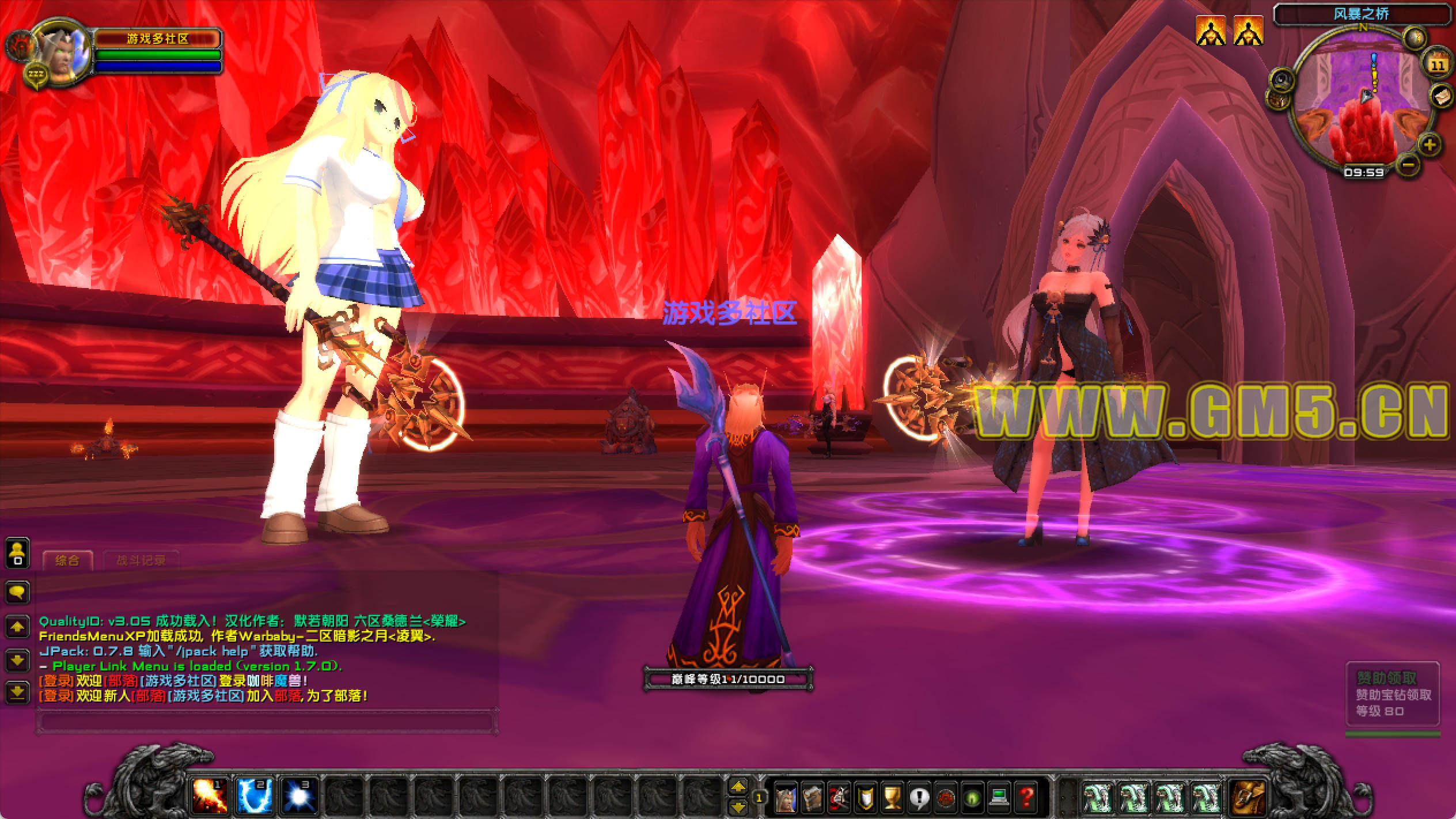The height and width of the screenshot is (819, 1456).
Task: Zoom in the minimap with plus button
Action: click(1430, 144)
